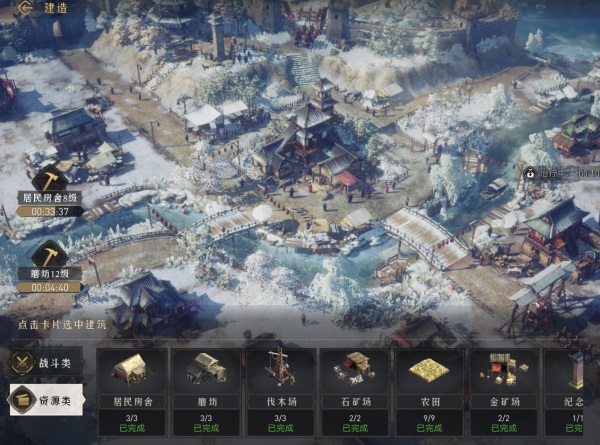600x445 pixels.
Task: Choose the 石矿场 building card
Action: 355,392
